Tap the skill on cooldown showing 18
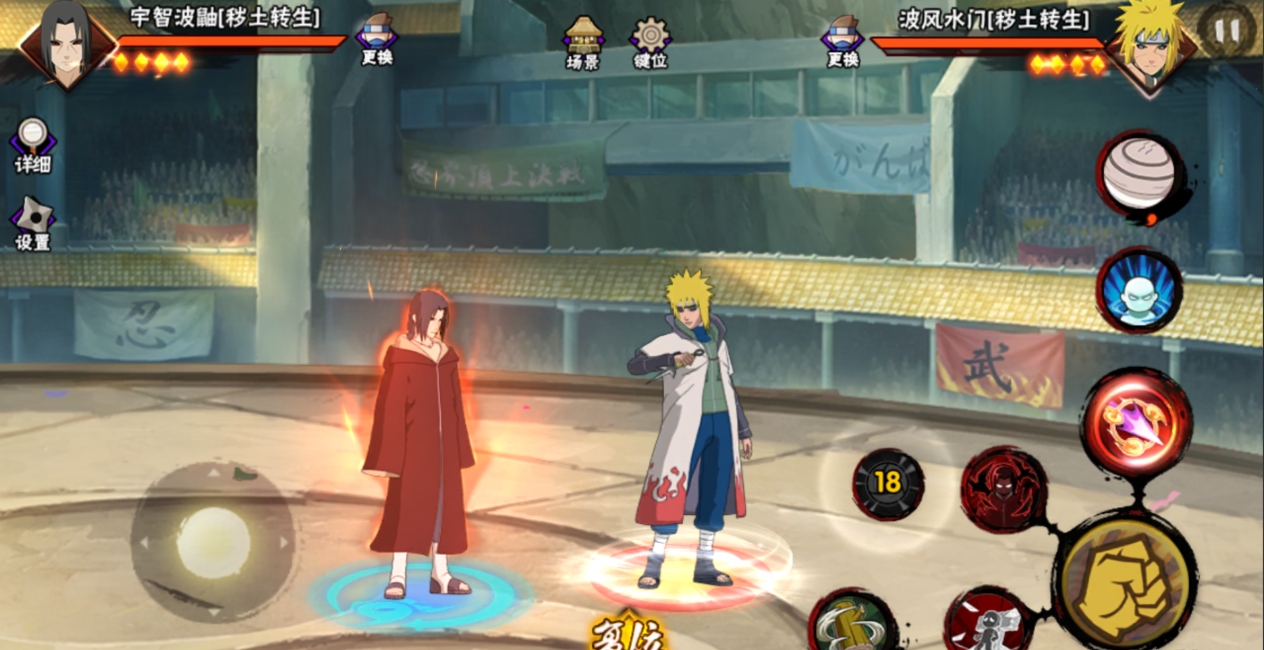Image resolution: width=1264 pixels, height=650 pixels. 887,483
